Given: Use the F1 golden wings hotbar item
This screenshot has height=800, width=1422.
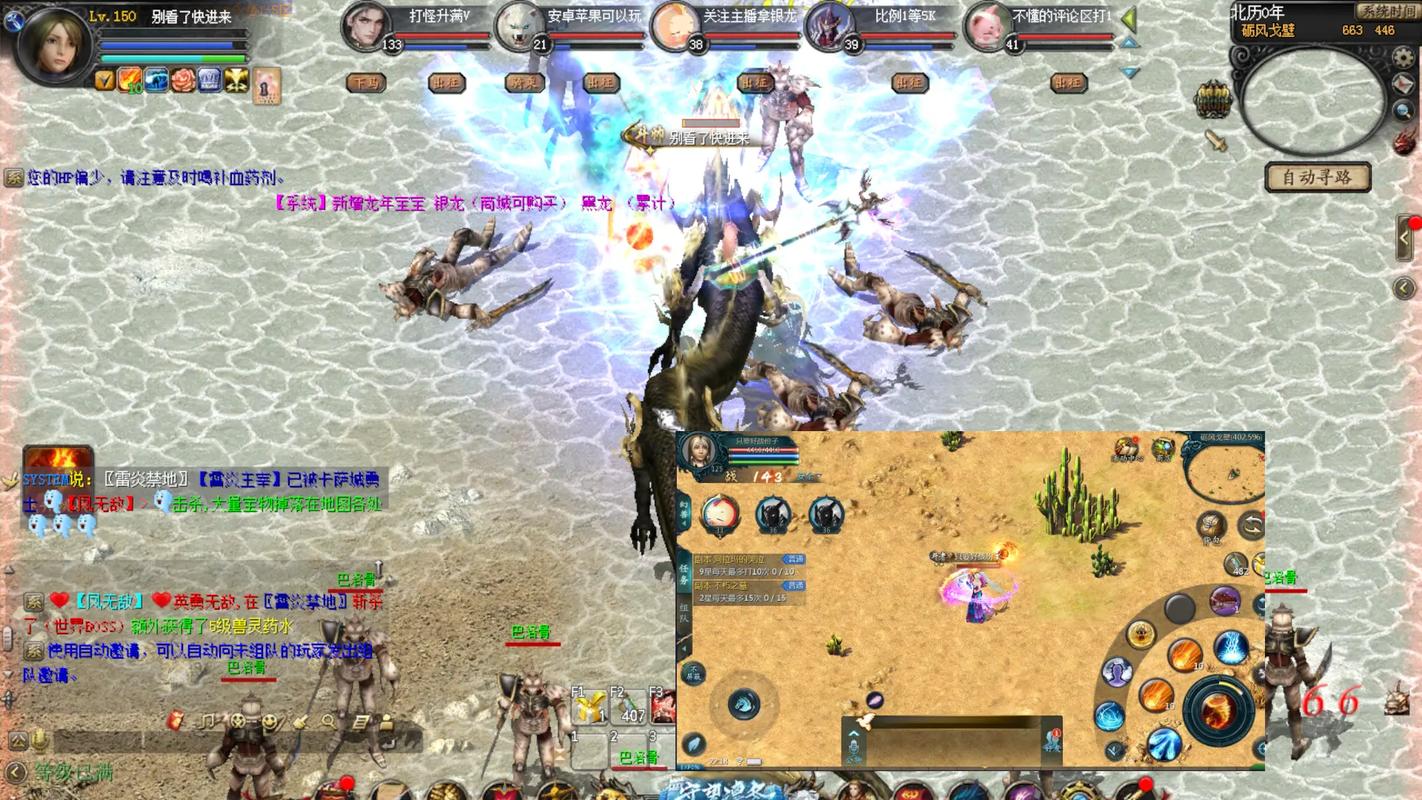Looking at the screenshot, I should 590,708.
